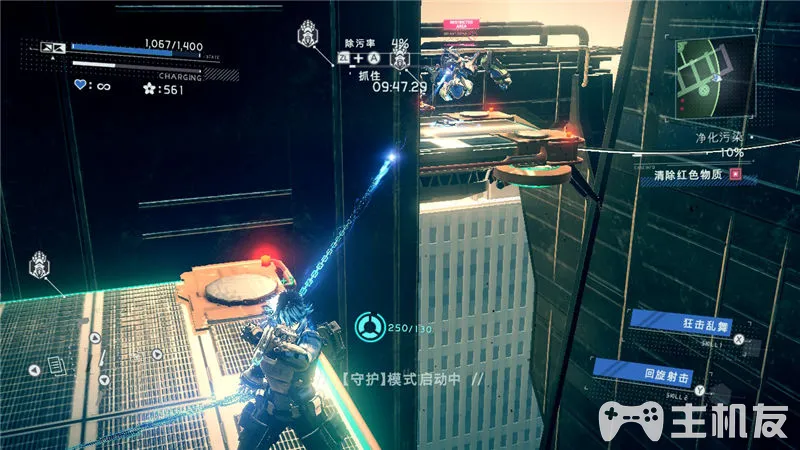Select the Legion emblem above the left platform

coord(40,266)
